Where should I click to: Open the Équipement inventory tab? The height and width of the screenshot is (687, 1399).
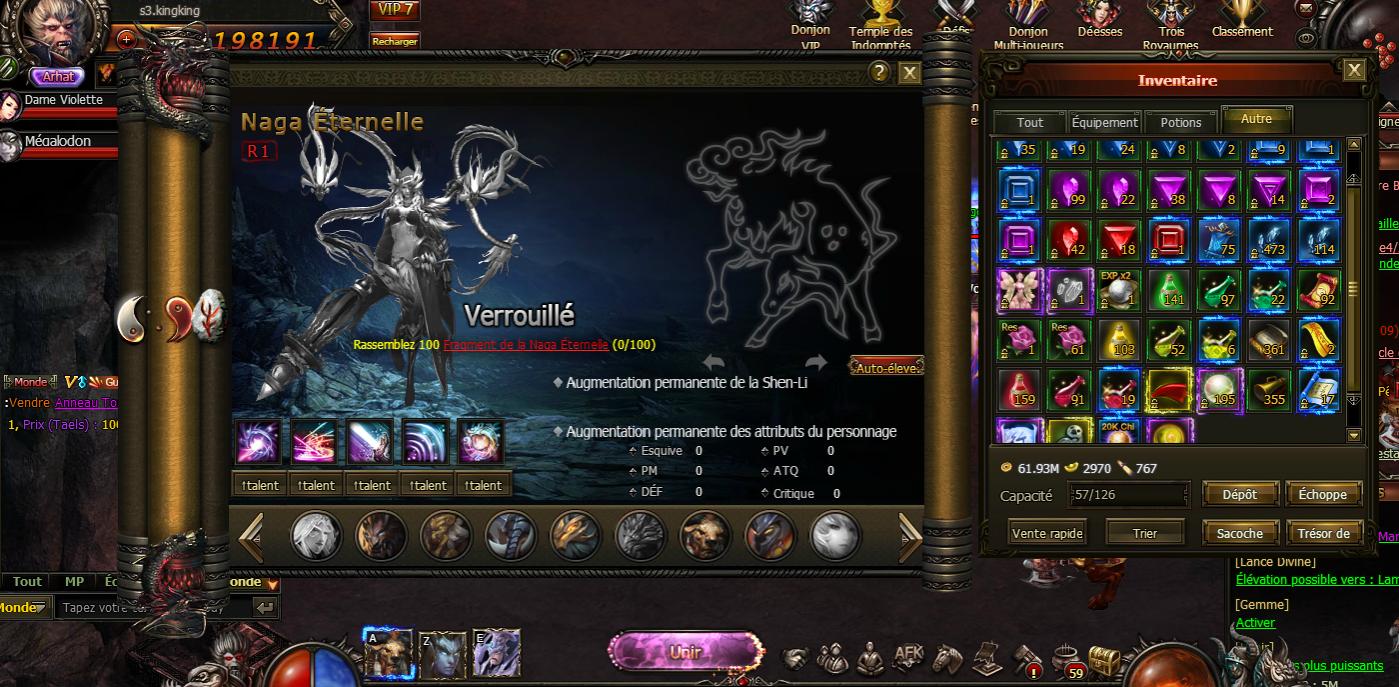(1105, 122)
